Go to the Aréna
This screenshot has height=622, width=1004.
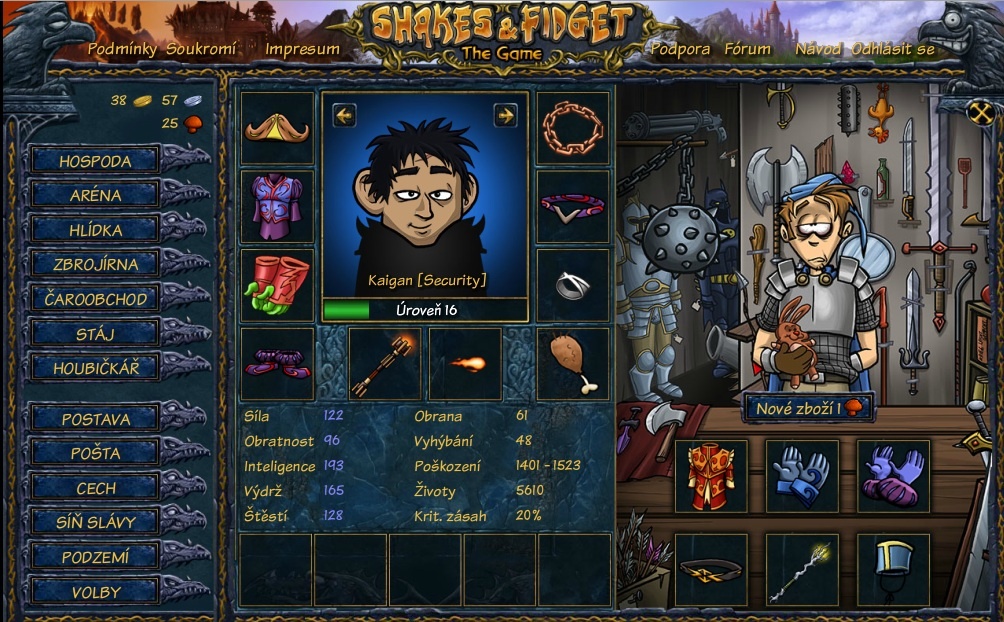(95, 195)
